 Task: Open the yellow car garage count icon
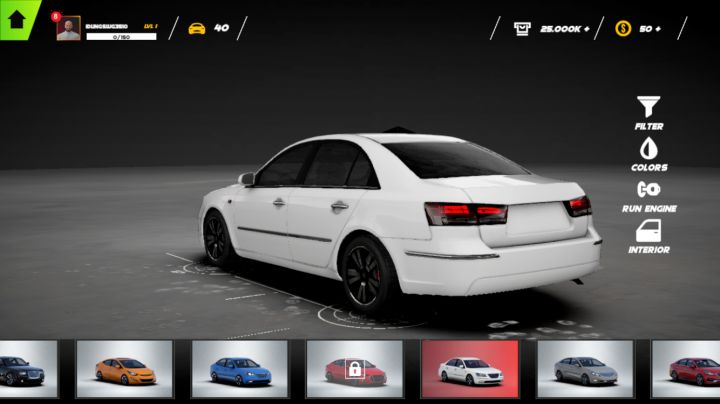197,28
